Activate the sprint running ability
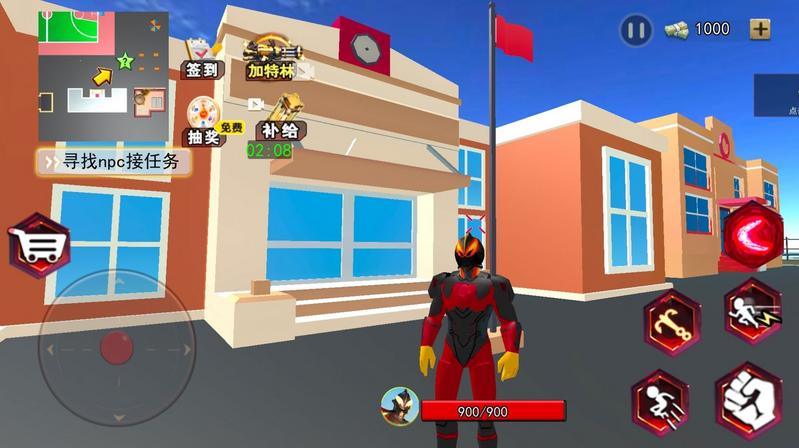Screen dimensions: 799x448 661,401
